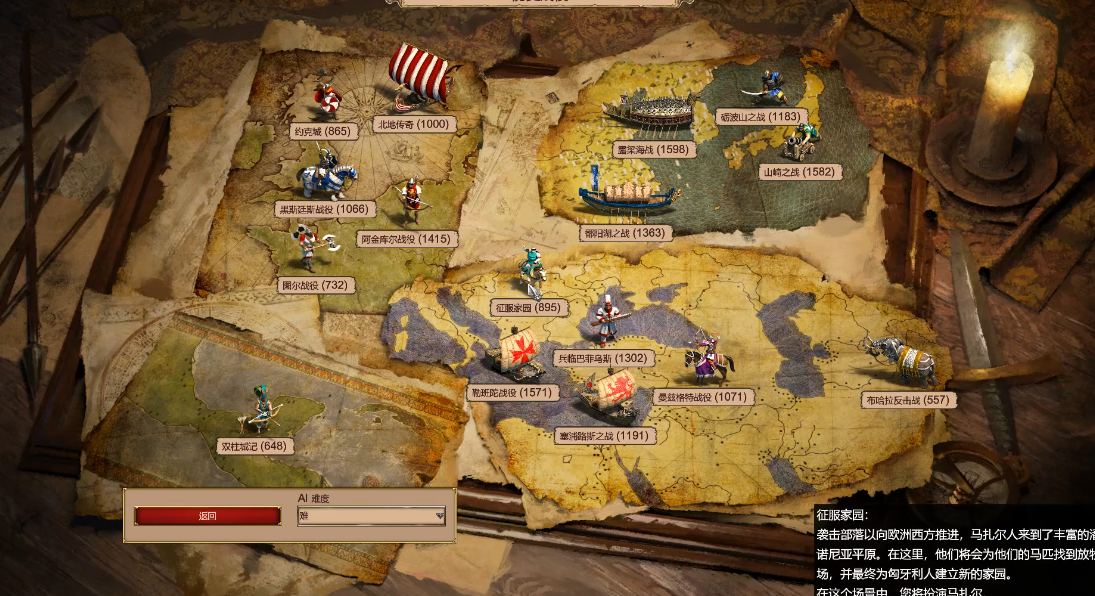Choose the 图尔战役 (732) scenario
The width and height of the screenshot is (1095, 596).
tap(315, 285)
